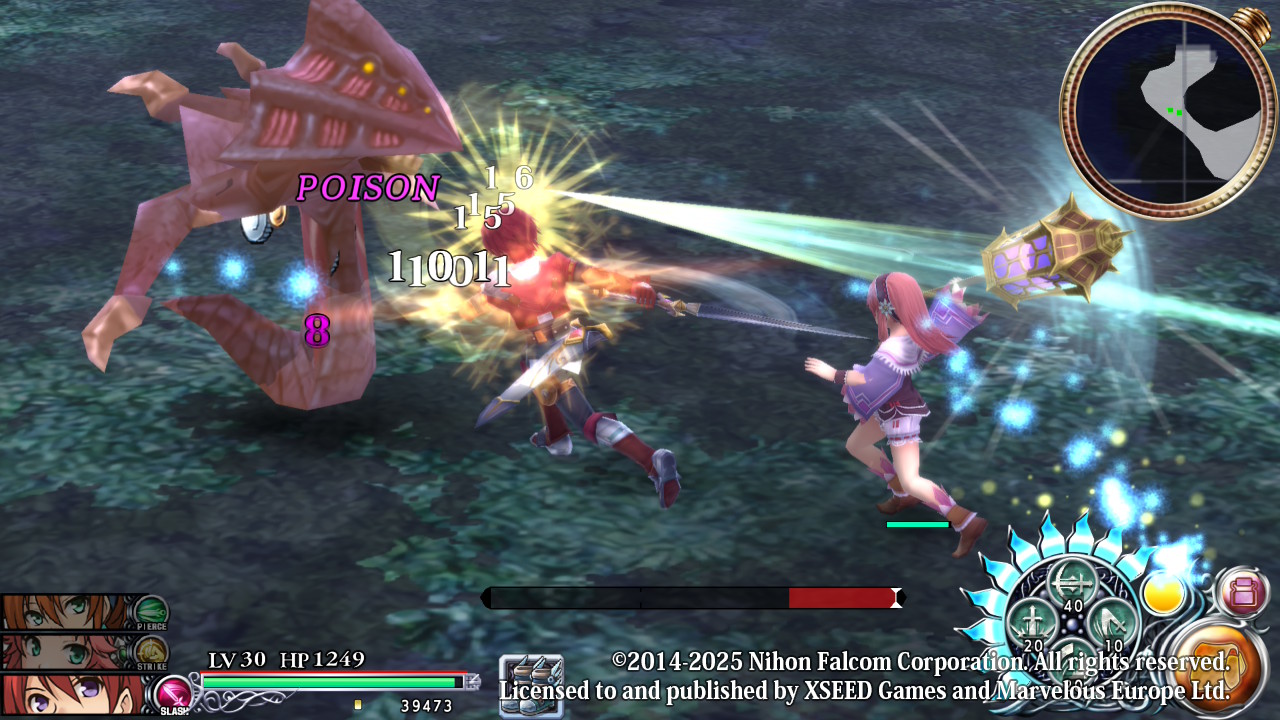The height and width of the screenshot is (720, 1280).
Task: Switch to the Pierce party member portrait
Action: [65, 611]
